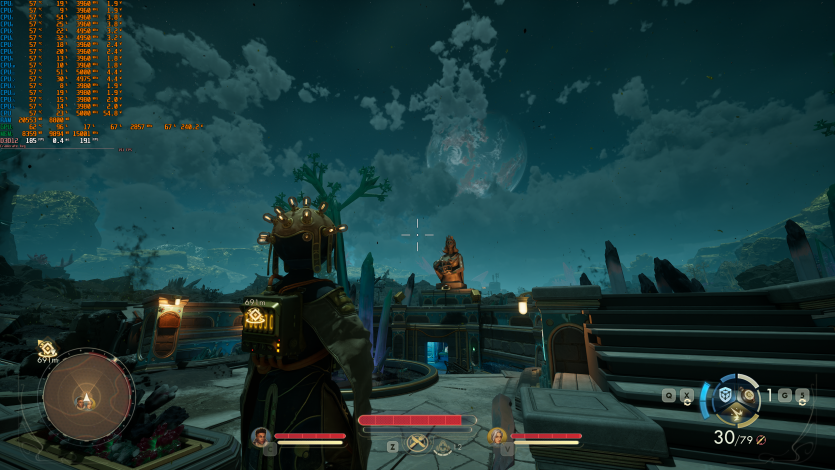Select the white-haired companion portrait

[x=496, y=436]
